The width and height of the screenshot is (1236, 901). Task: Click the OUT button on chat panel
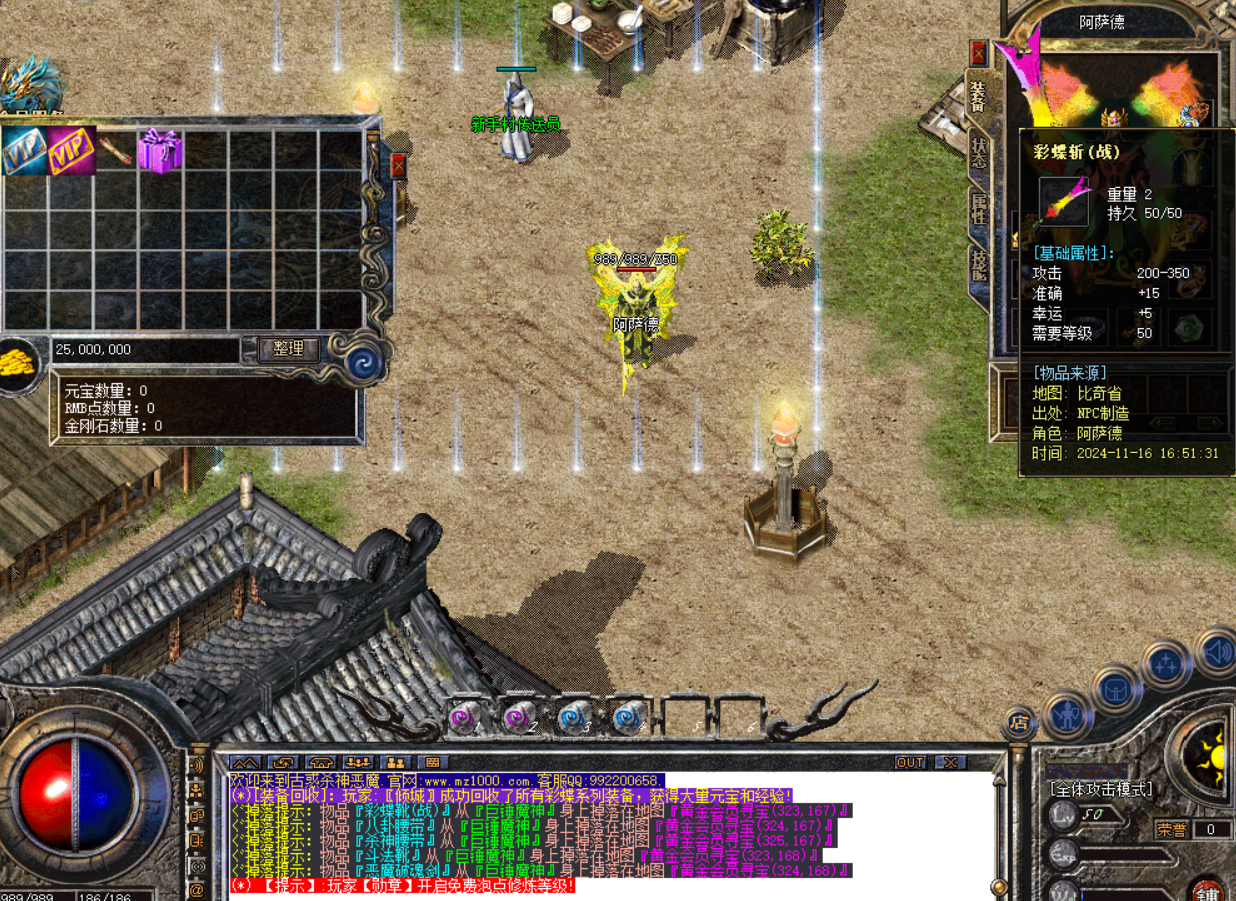pyautogui.click(x=910, y=762)
